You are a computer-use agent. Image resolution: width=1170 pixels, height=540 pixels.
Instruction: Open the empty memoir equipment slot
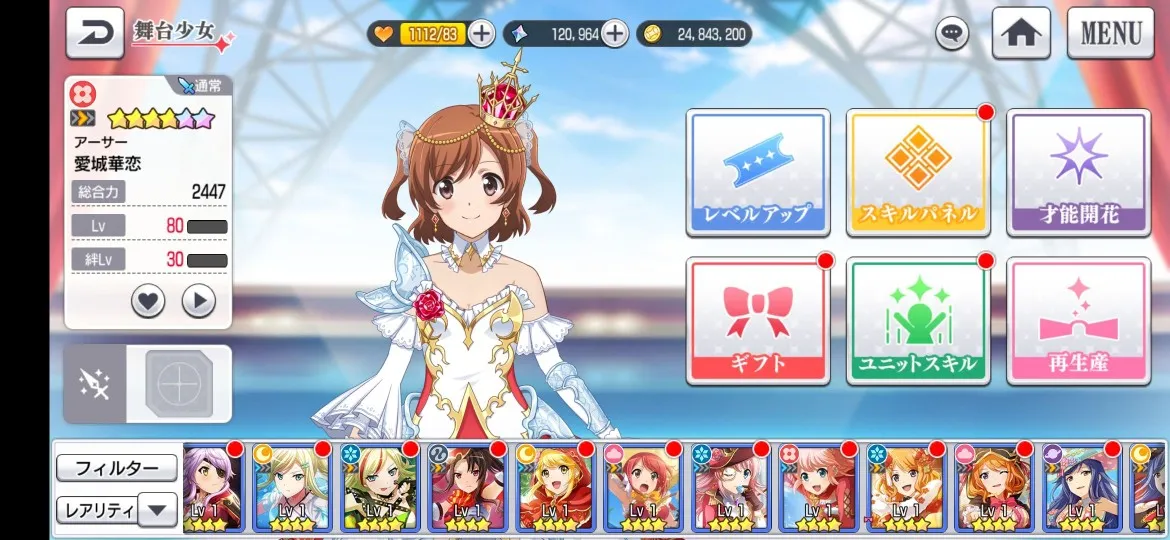click(179, 383)
